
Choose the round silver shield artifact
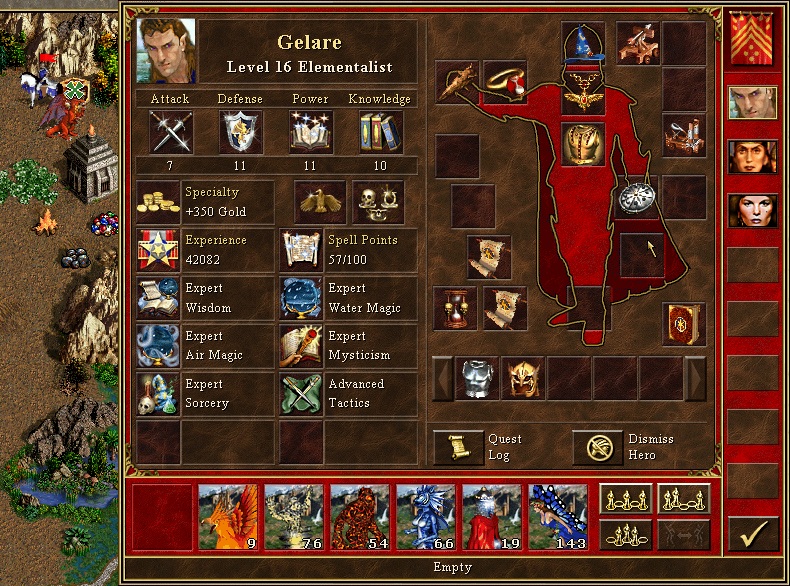tap(636, 197)
